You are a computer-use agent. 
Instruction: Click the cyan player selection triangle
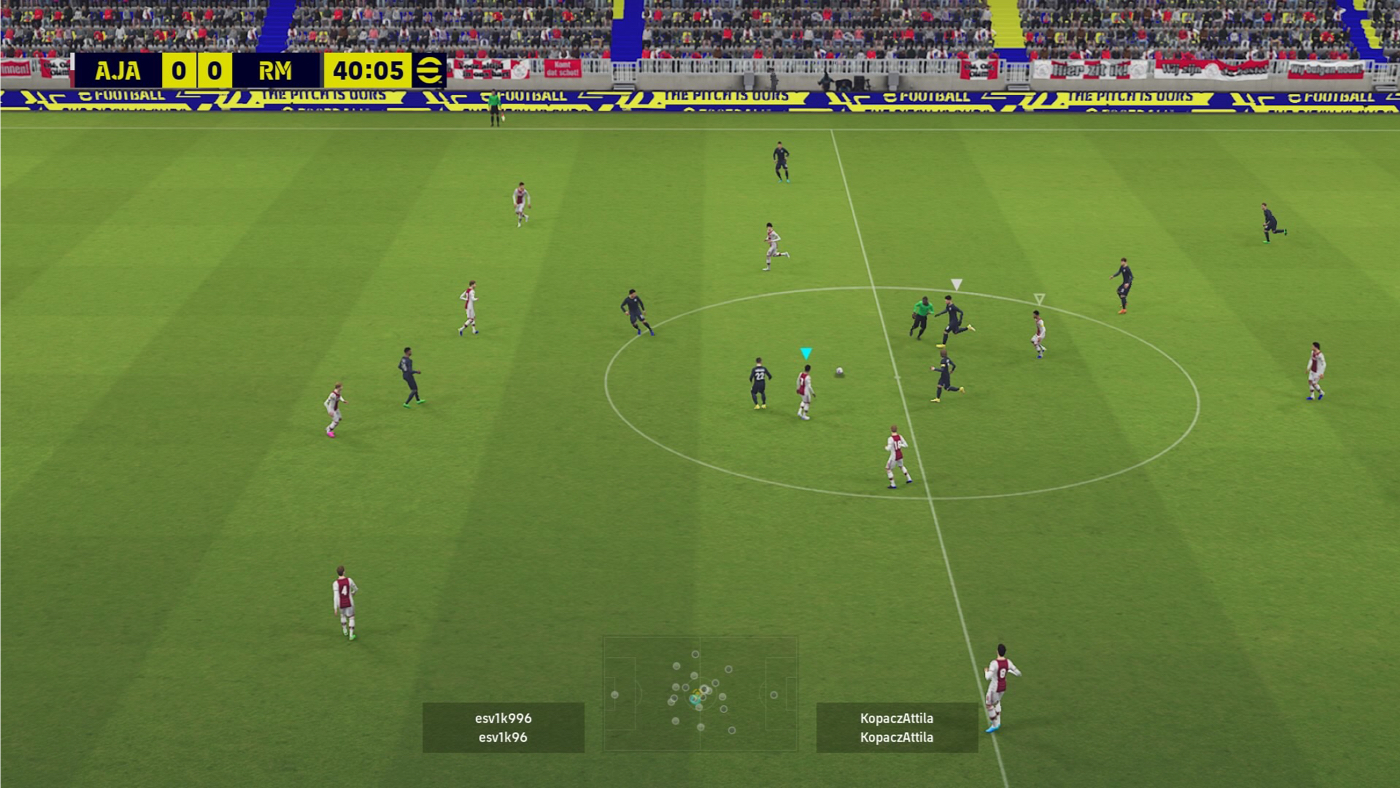805,352
